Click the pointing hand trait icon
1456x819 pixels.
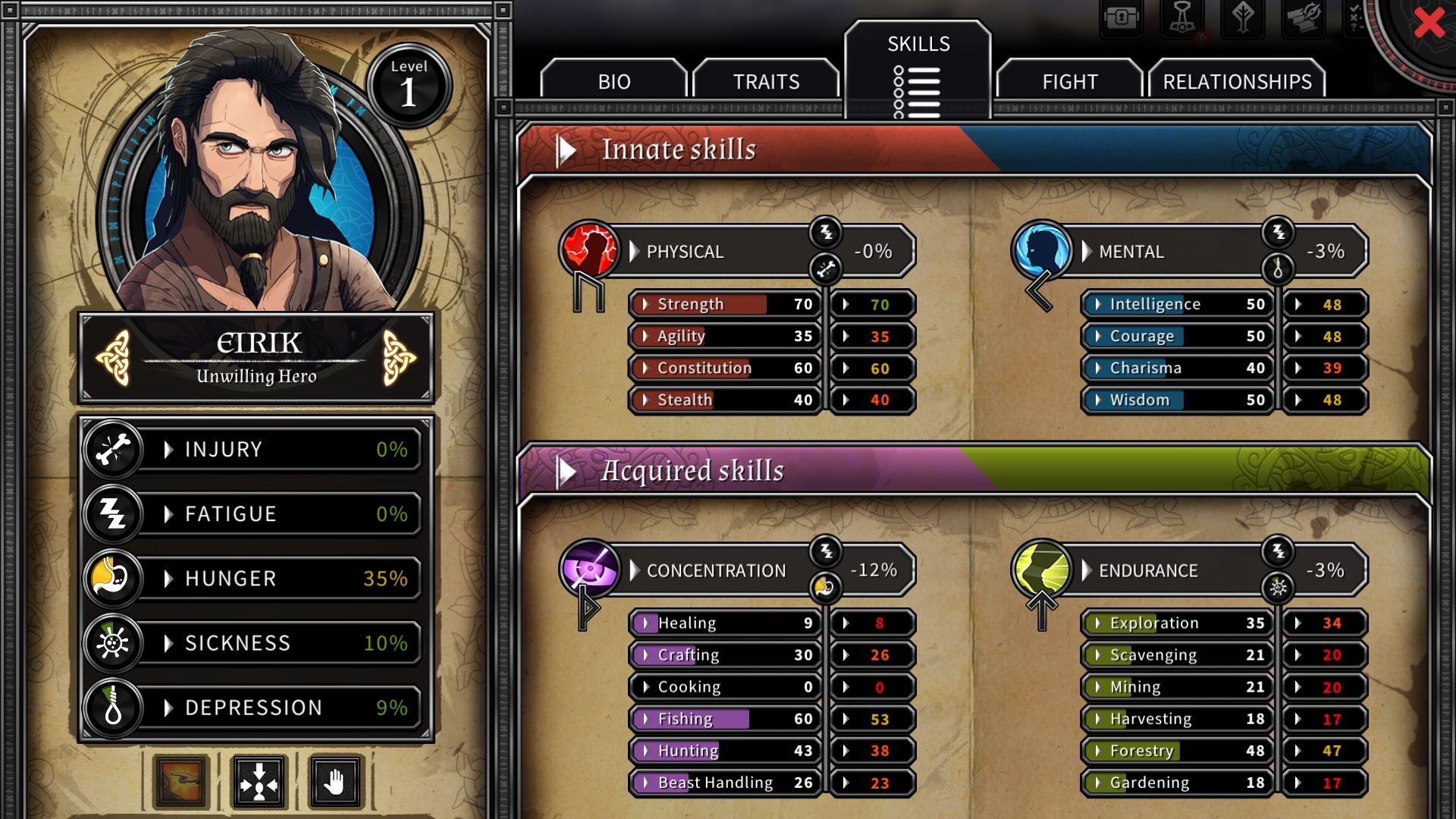click(x=180, y=782)
